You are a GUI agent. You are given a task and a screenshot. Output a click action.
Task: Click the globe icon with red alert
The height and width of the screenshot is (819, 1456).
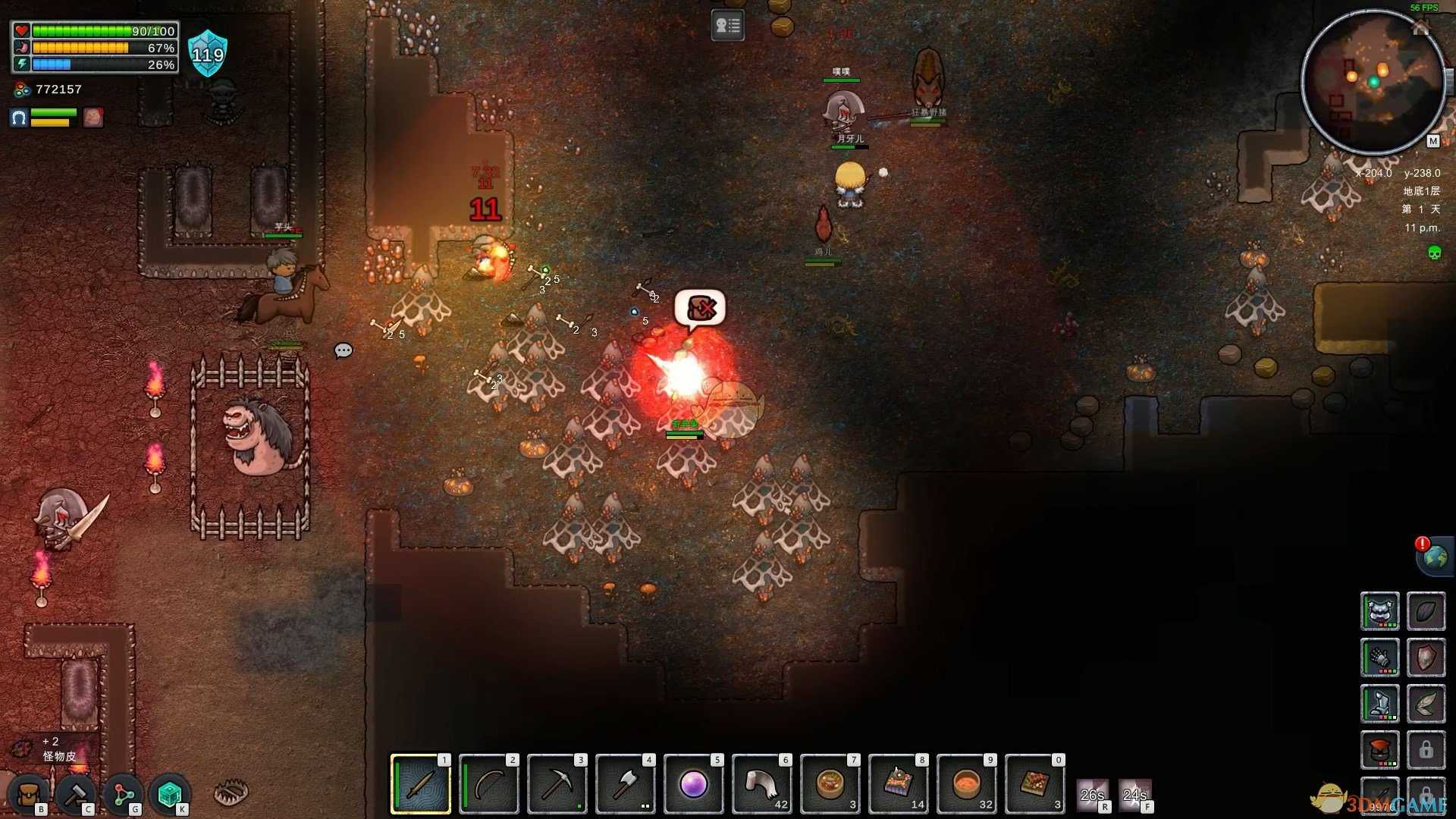click(1434, 557)
